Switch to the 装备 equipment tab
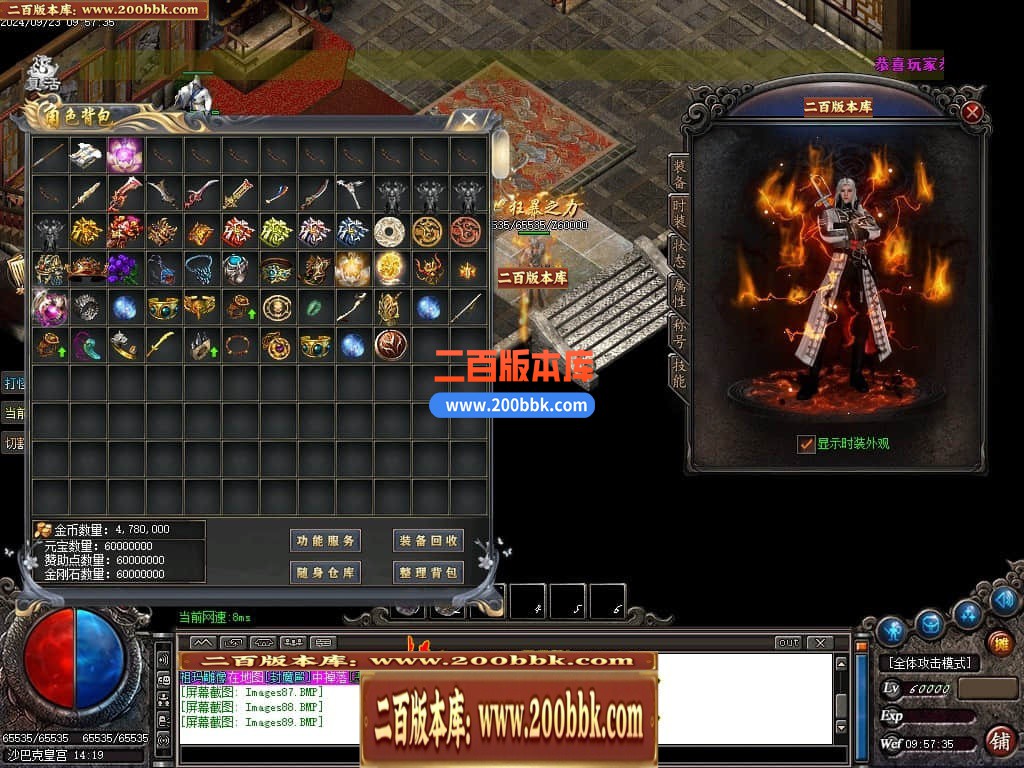 679,174
